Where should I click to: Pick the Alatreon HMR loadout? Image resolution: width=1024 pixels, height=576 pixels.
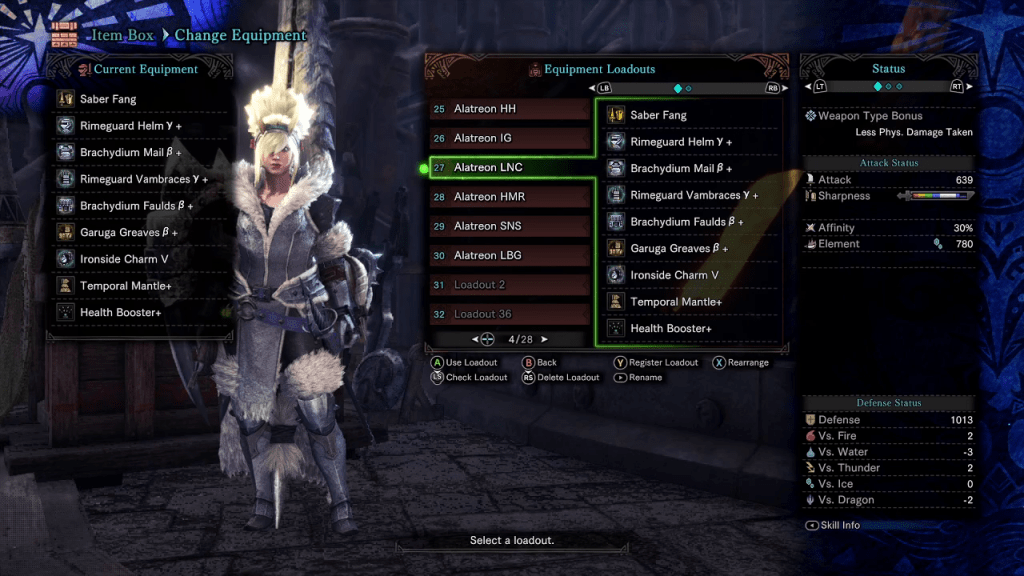tap(510, 197)
